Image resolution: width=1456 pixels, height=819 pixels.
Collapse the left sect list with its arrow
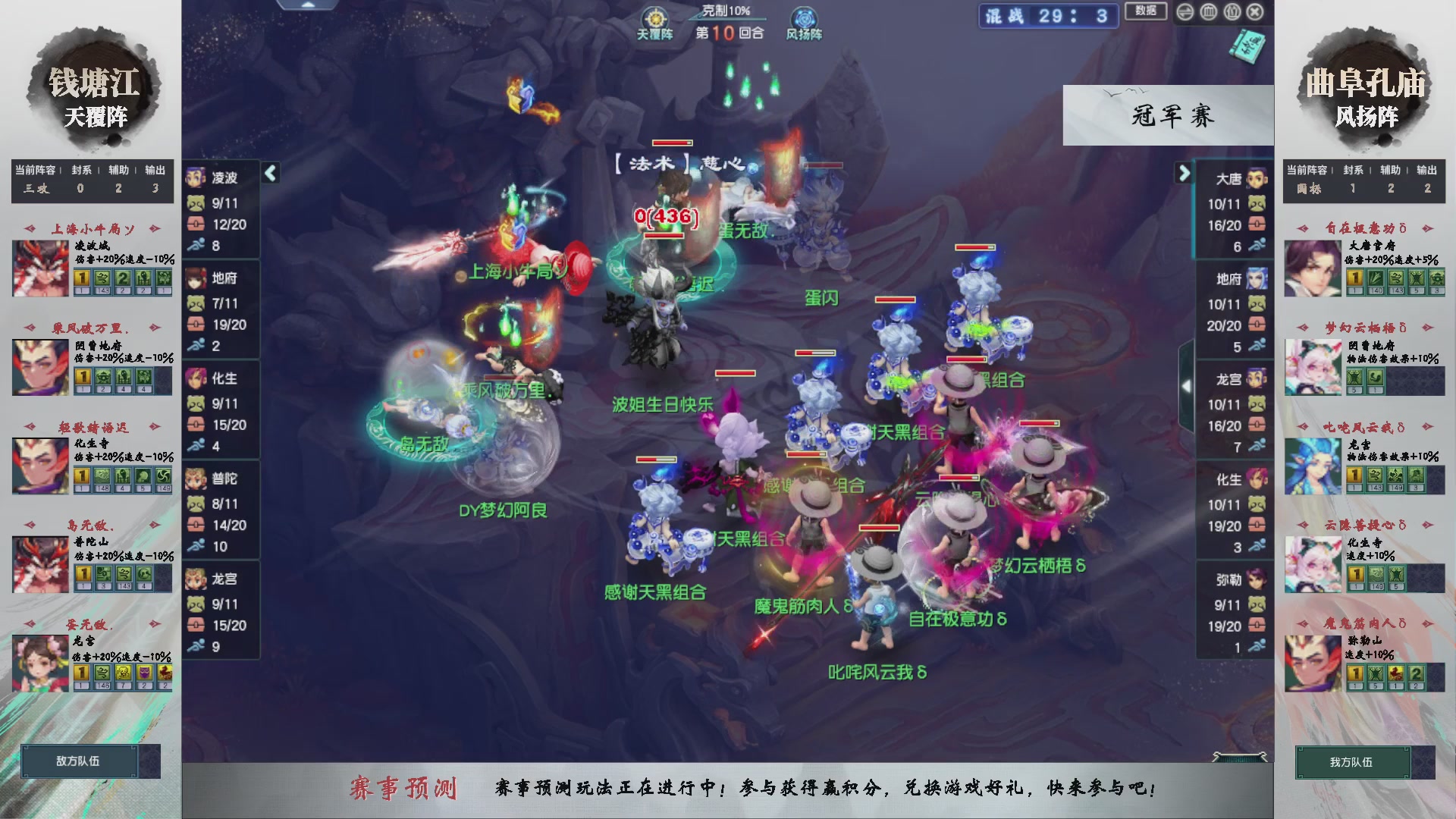pos(271,172)
